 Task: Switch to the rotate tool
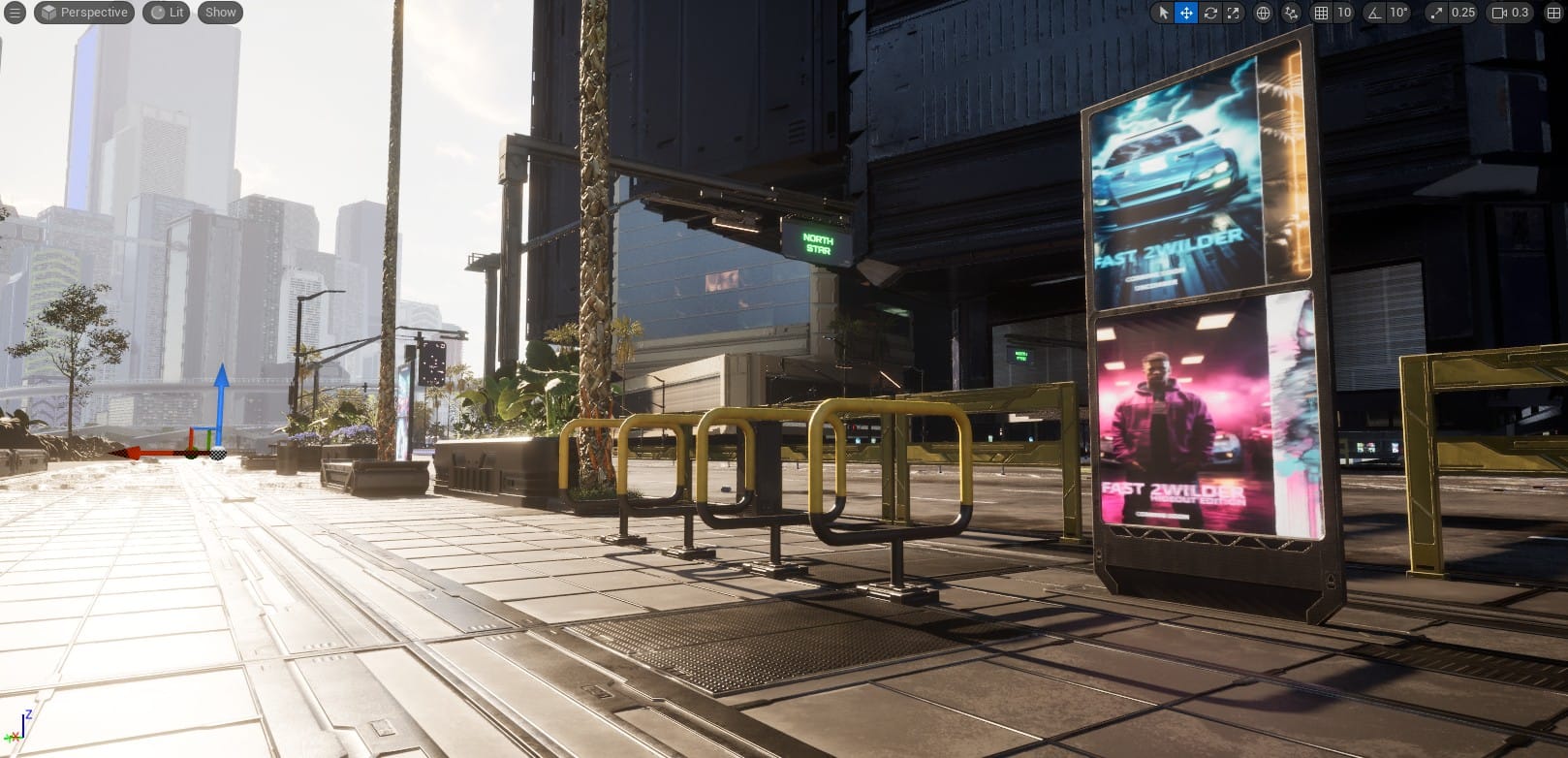pyautogui.click(x=1210, y=13)
